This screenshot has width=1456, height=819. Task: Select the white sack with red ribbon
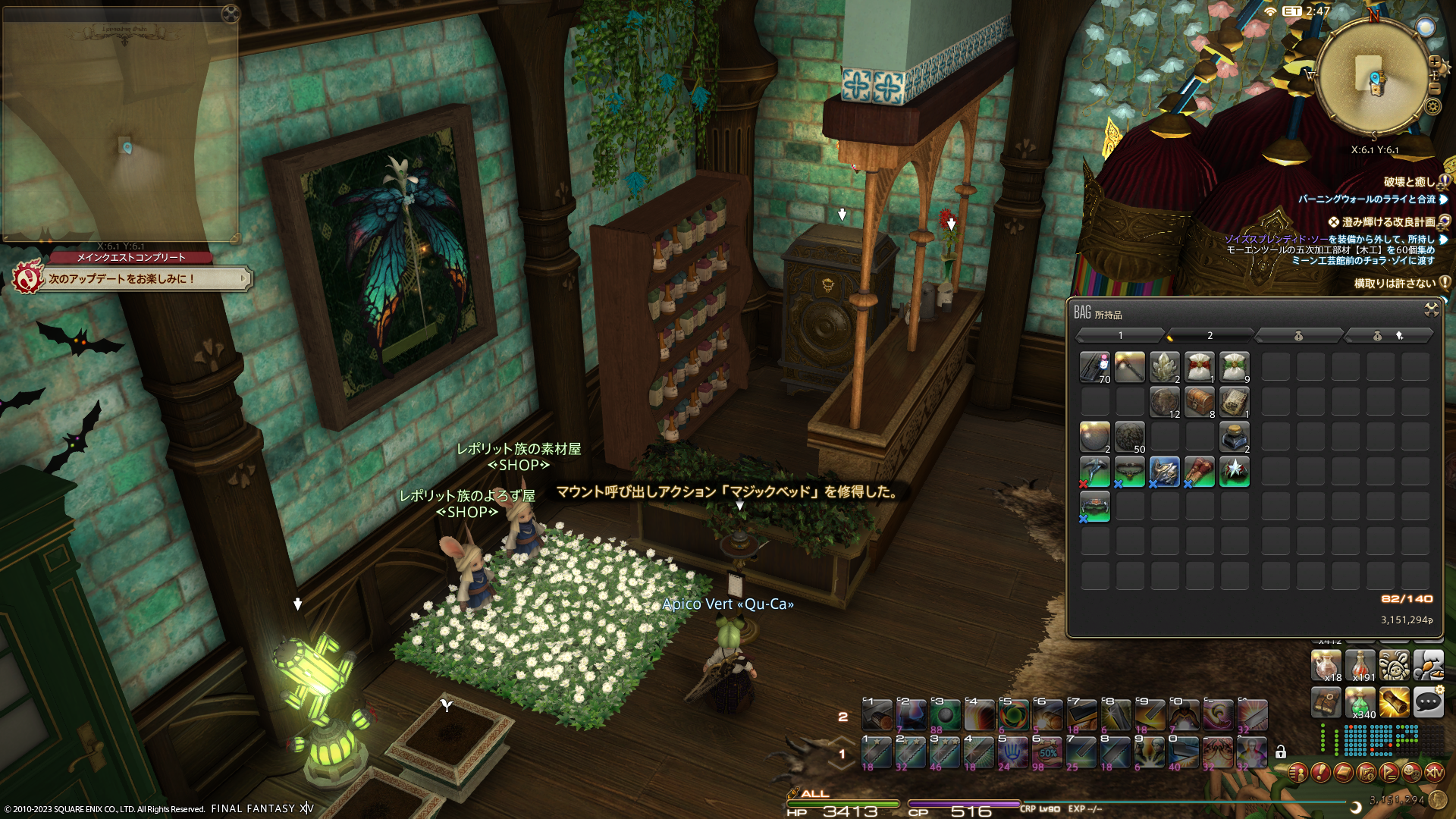[1199, 368]
